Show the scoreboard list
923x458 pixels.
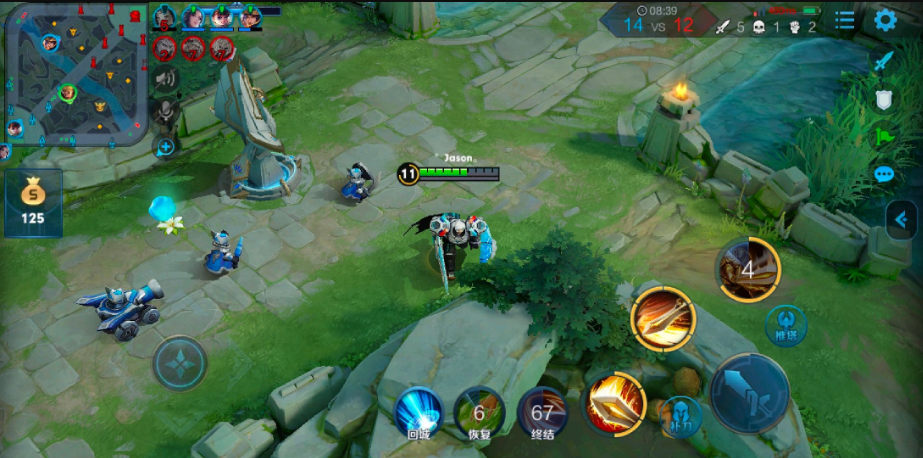coord(845,20)
